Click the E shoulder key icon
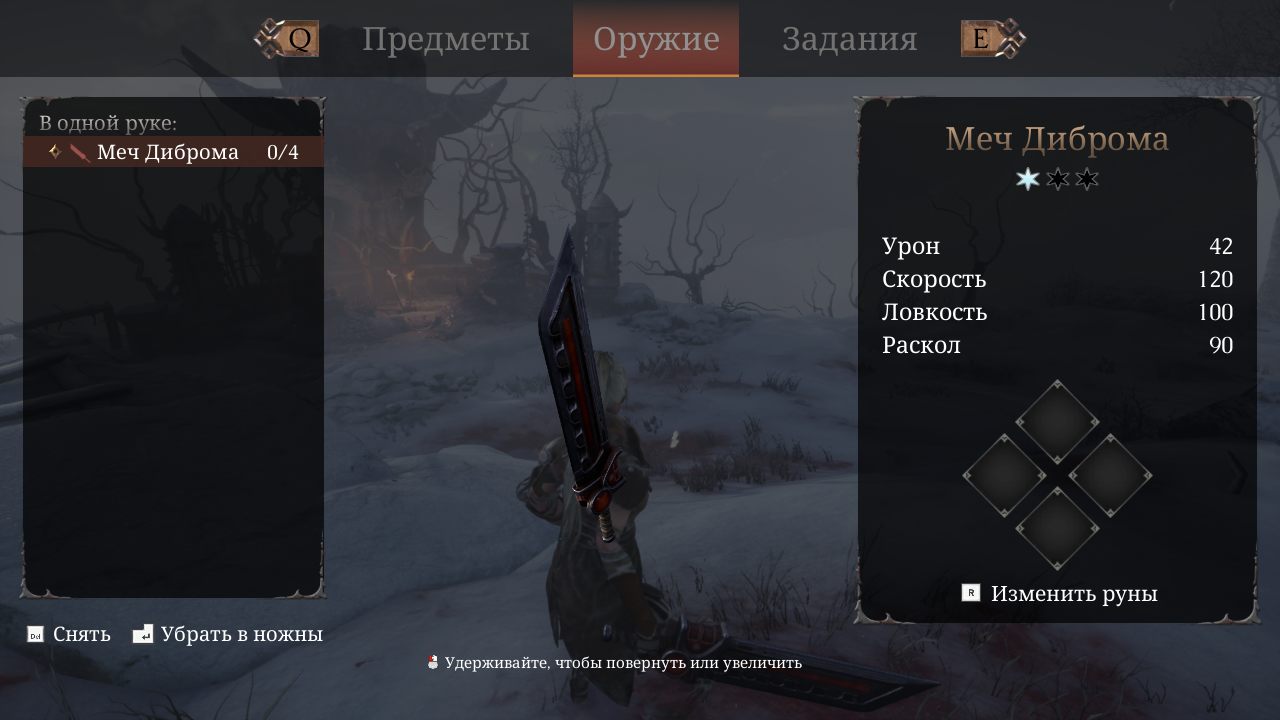The height and width of the screenshot is (720, 1280). (981, 38)
